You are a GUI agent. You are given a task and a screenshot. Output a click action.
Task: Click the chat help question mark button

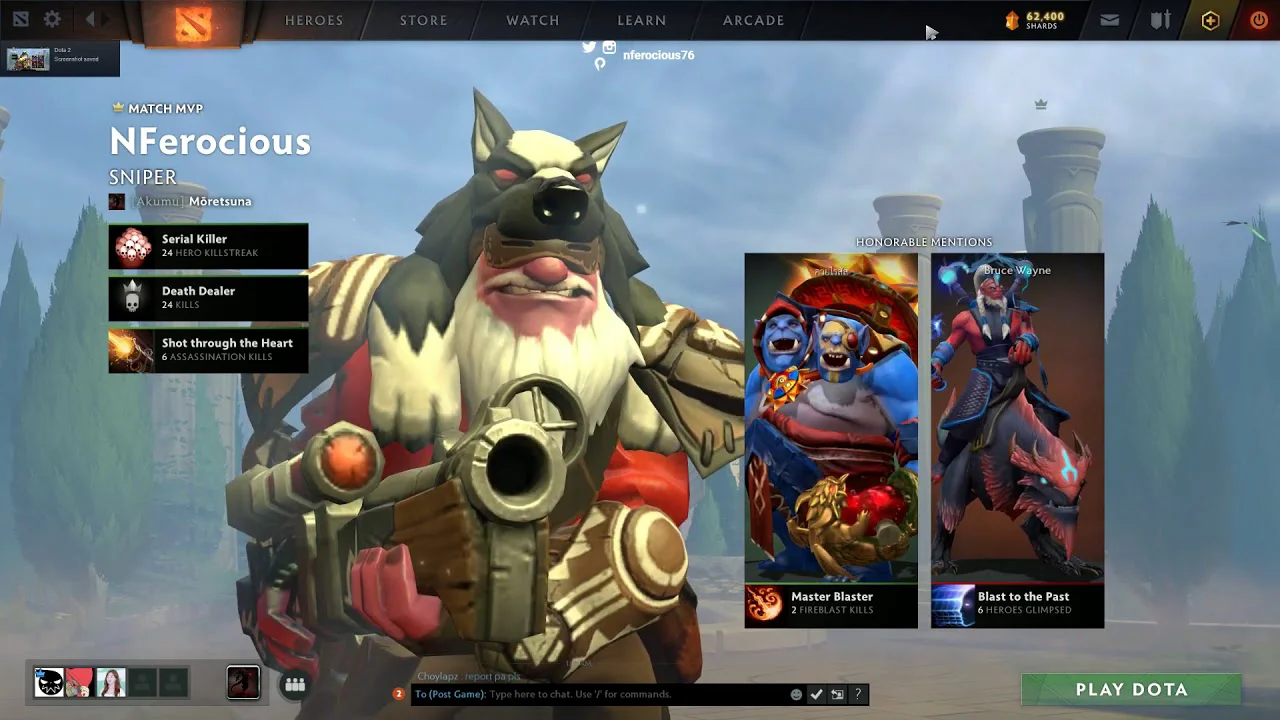pyautogui.click(x=858, y=694)
